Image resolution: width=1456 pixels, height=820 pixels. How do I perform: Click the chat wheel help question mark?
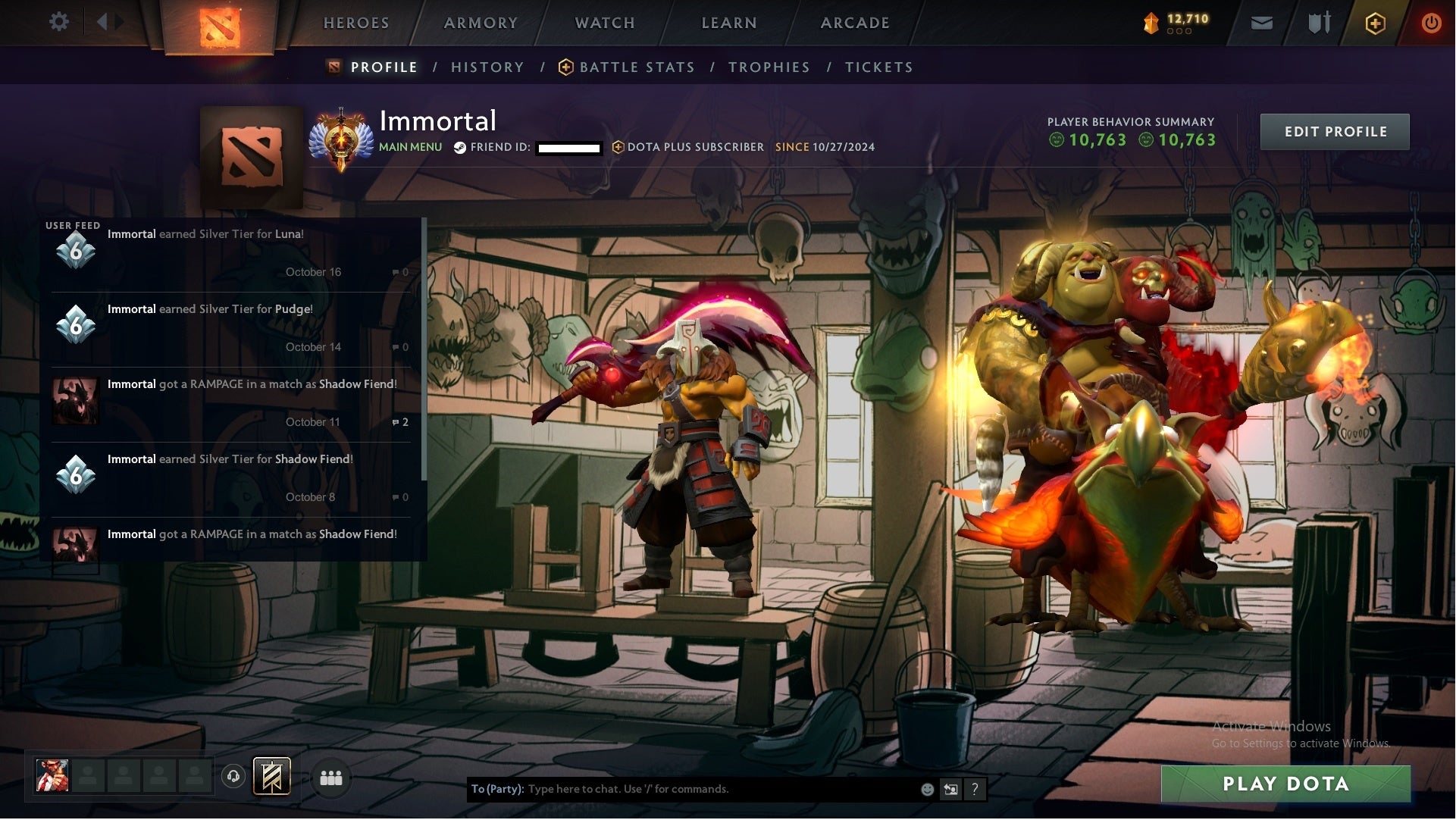click(975, 788)
